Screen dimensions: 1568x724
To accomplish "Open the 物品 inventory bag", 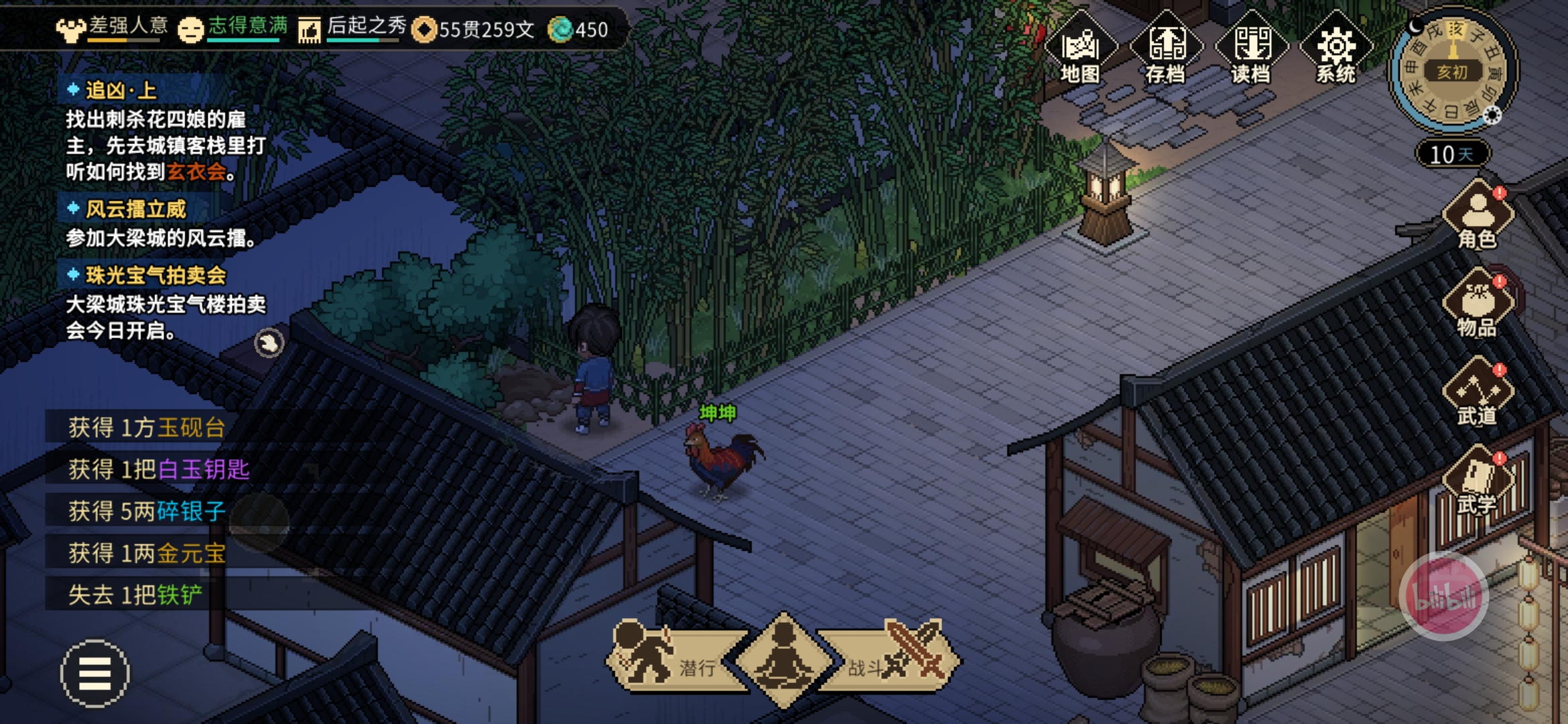I will [x=1478, y=305].
